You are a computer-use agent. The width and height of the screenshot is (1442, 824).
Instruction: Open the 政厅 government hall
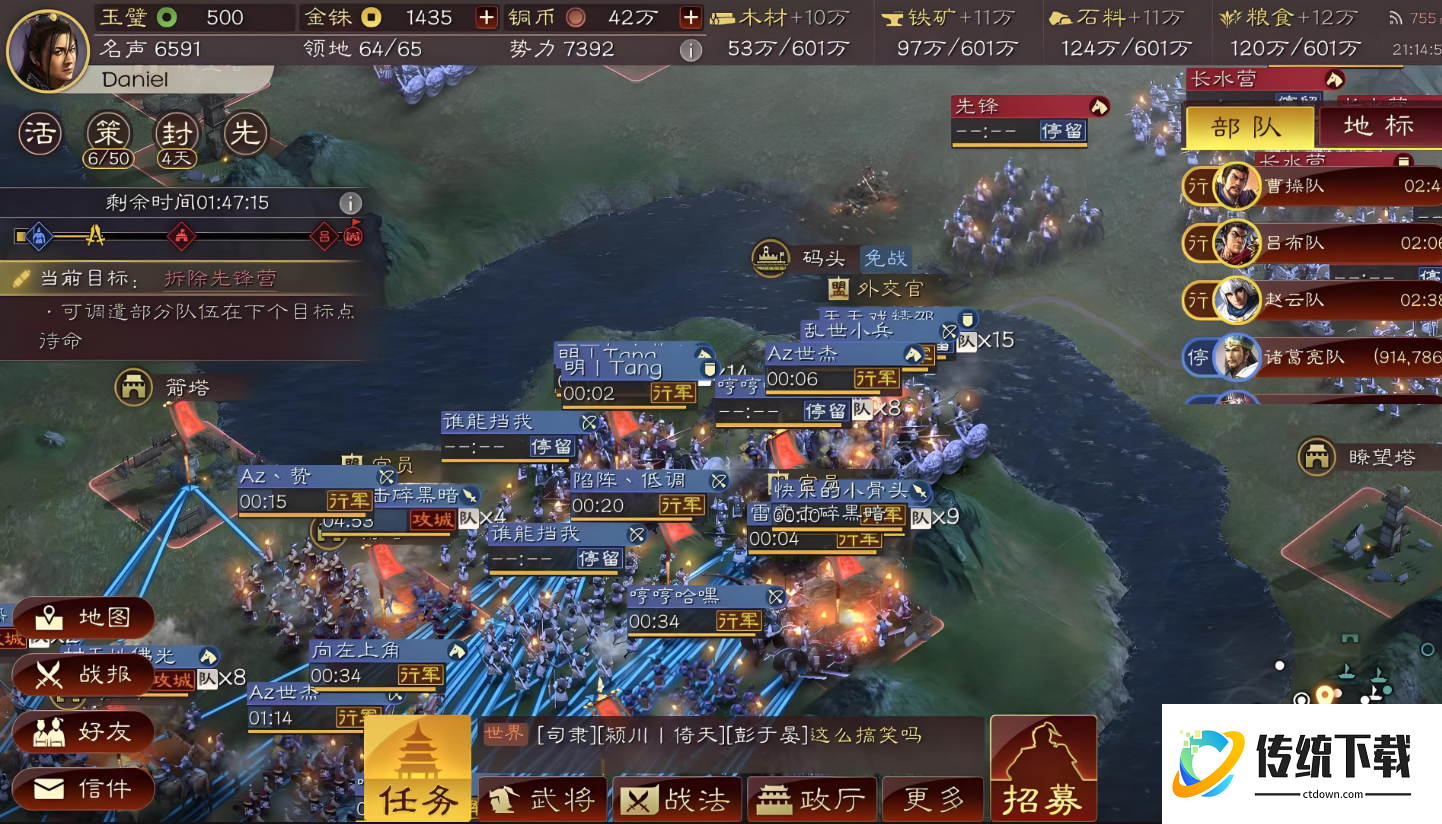pos(811,798)
